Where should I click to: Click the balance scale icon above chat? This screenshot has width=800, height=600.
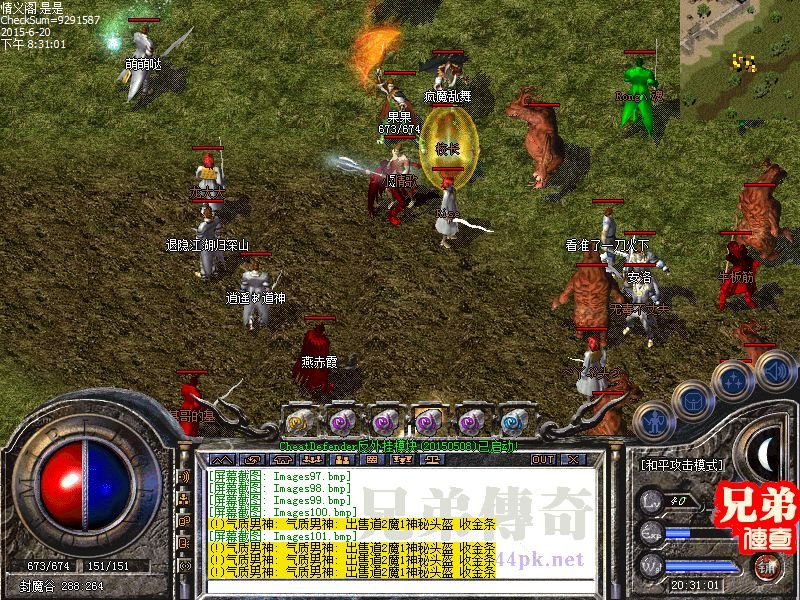[433, 460]
